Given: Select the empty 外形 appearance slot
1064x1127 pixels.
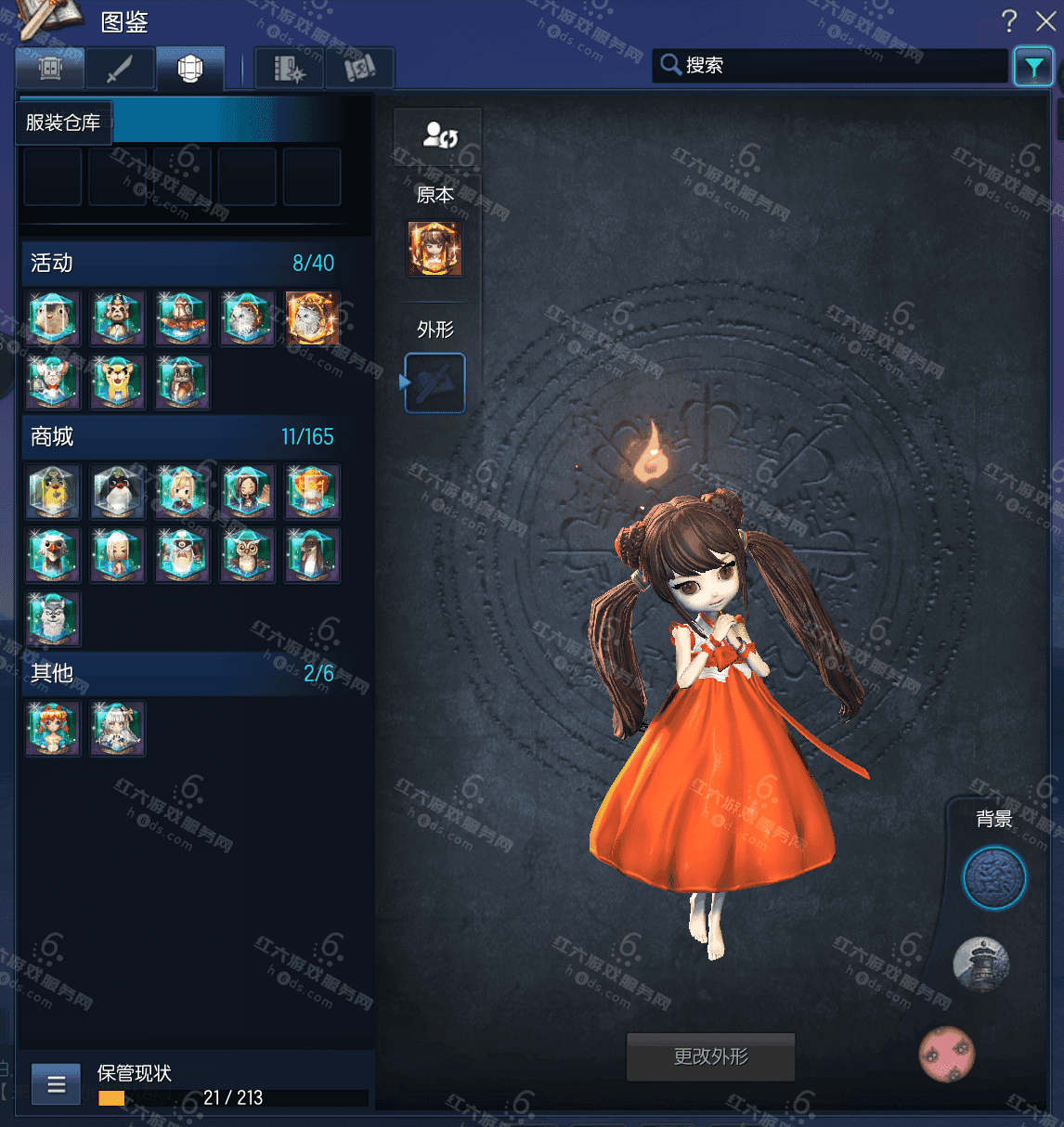Looking at the screenshot, I should pyautogui.click(x=435, y=382).
